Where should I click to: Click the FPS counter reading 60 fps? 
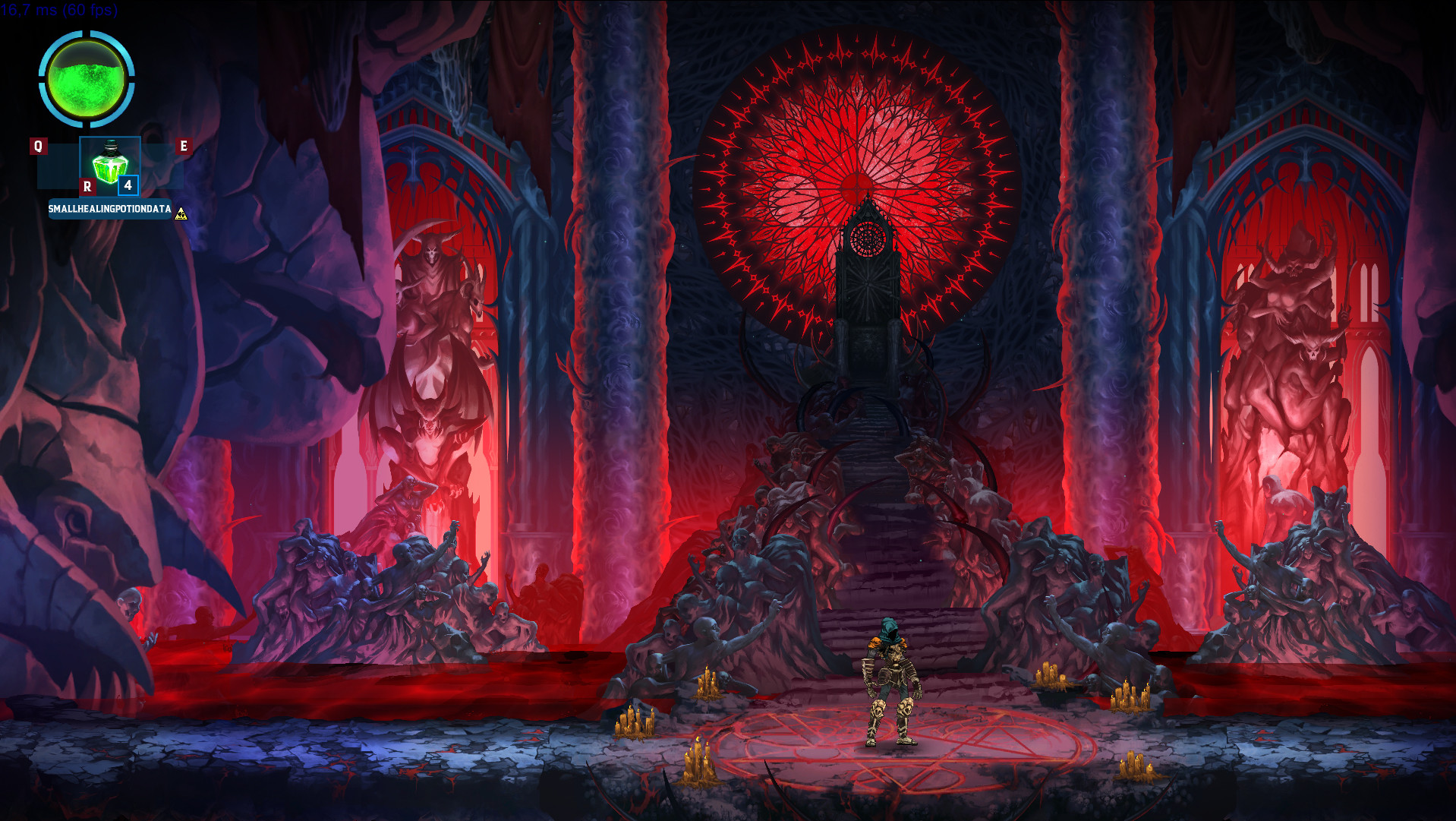[91, 11]
